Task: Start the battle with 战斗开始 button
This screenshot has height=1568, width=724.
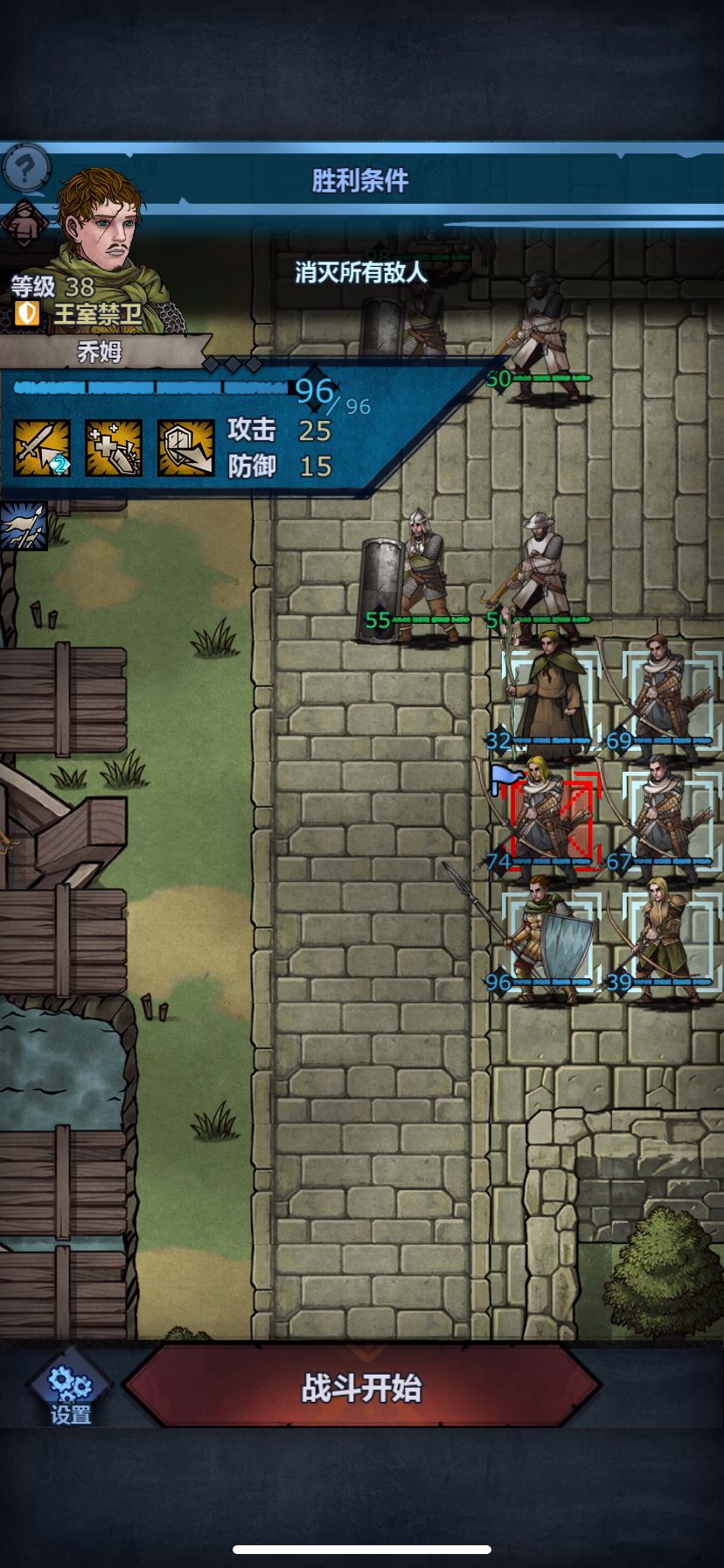Action: pyautogui.click(x=361, y=1387)
